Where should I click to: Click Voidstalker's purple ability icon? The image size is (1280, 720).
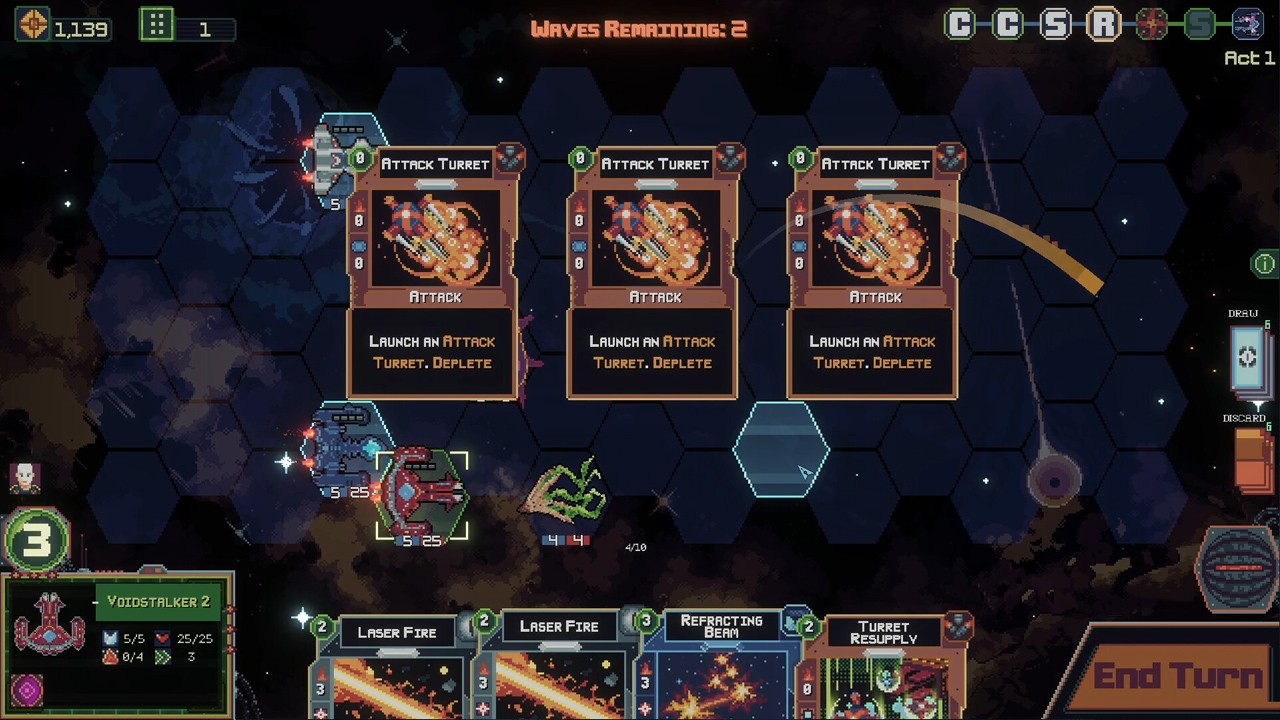click(x=26, y=688)
